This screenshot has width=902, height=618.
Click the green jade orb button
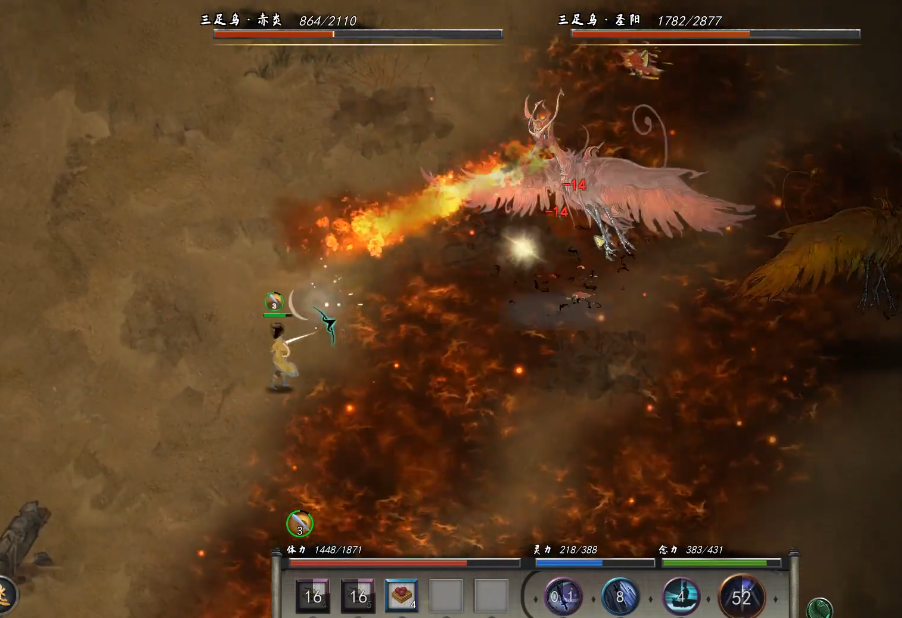tap(820, 608)
